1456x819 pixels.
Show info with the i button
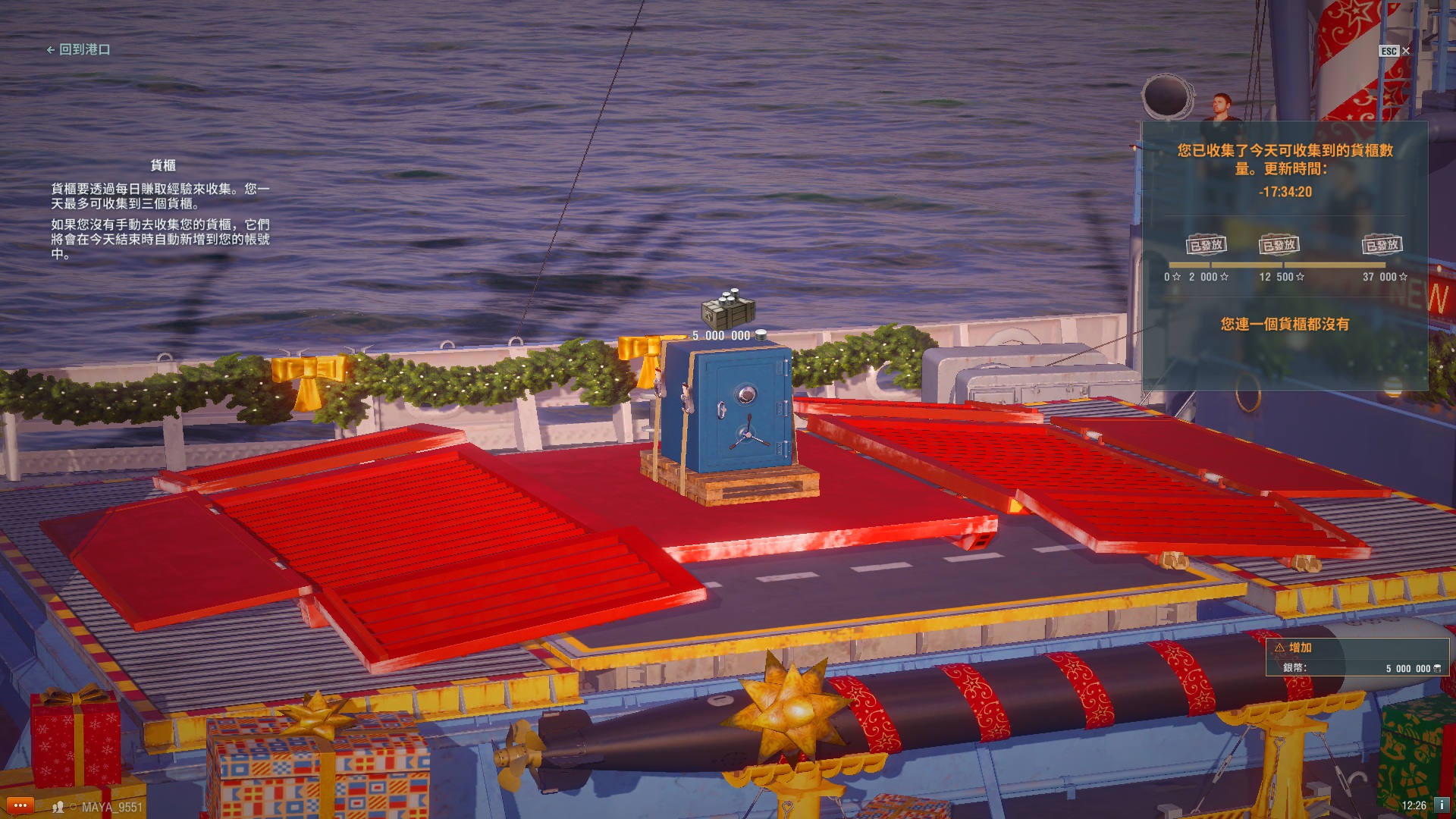point(1441,805)
